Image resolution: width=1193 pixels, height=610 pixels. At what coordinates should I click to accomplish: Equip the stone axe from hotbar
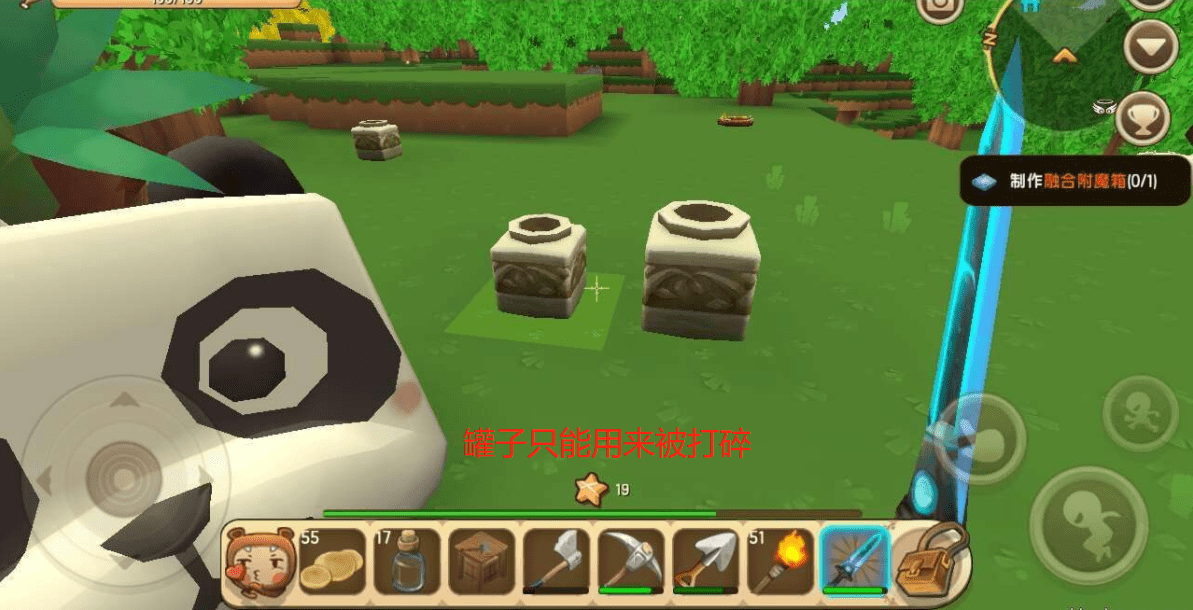click(557, 562)
